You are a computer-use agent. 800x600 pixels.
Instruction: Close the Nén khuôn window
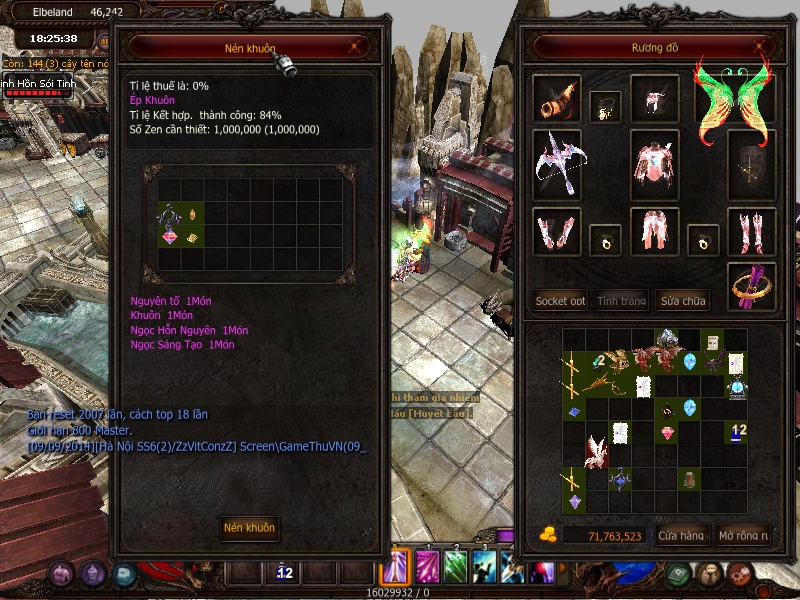[354, 46]
